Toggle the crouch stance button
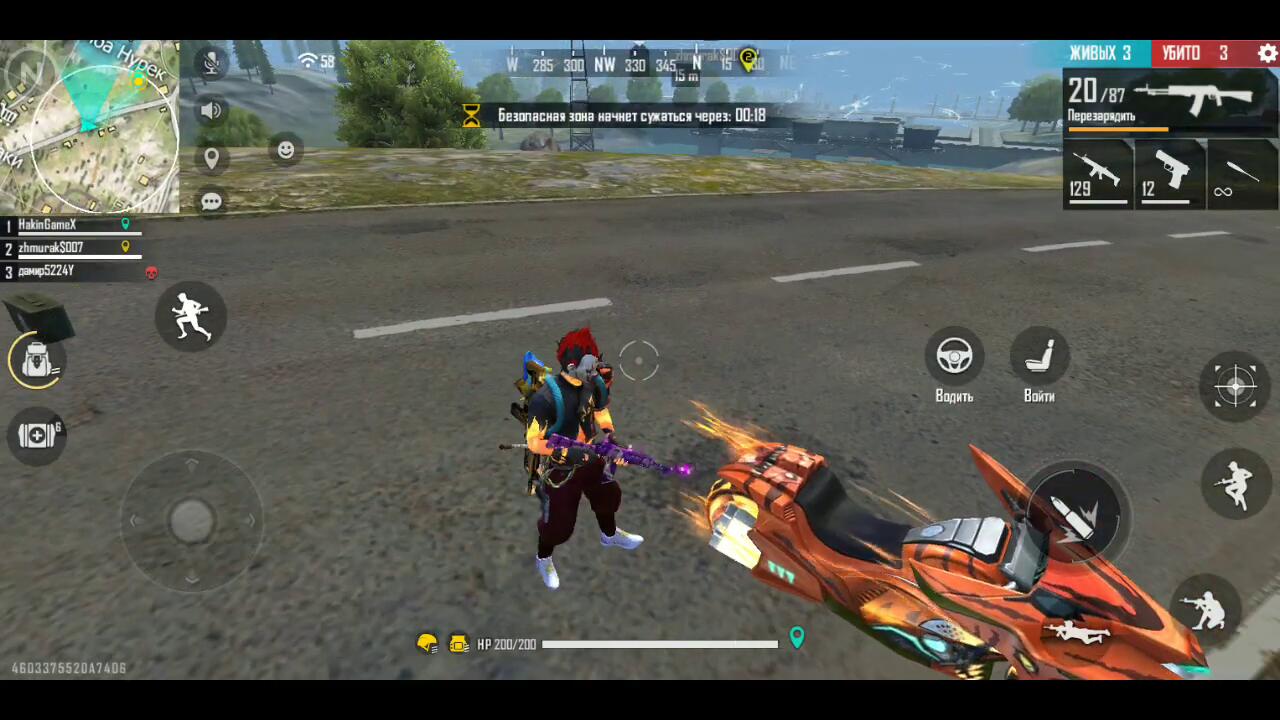Image resolution: width=1280 pixels, height=720 pixels. coord(1204,606)
